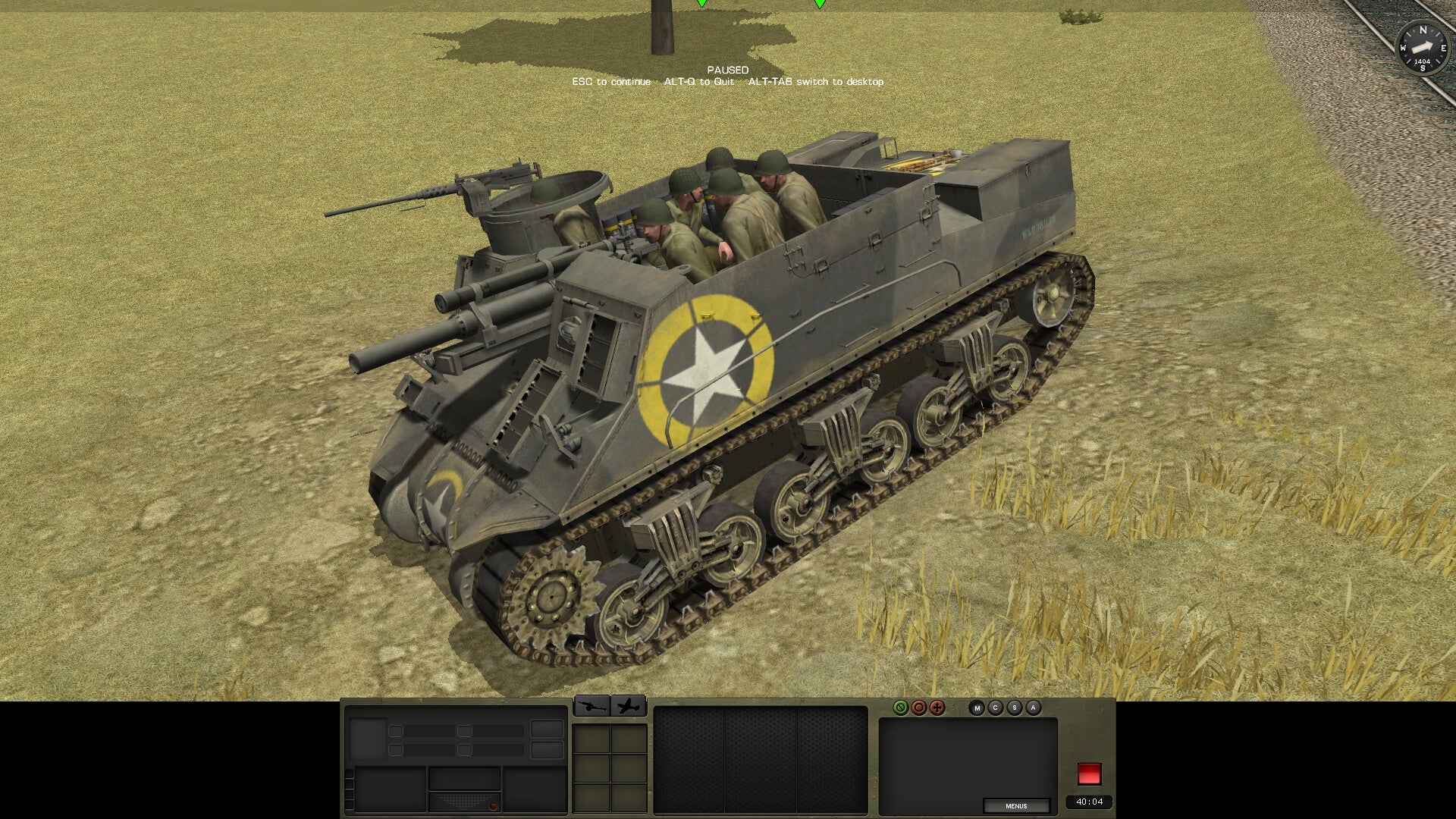The height and width of the screenshot is (819, 1456).
Task: Click the red status circle icon
Action: pyautogui.click(x=919, y=709)
